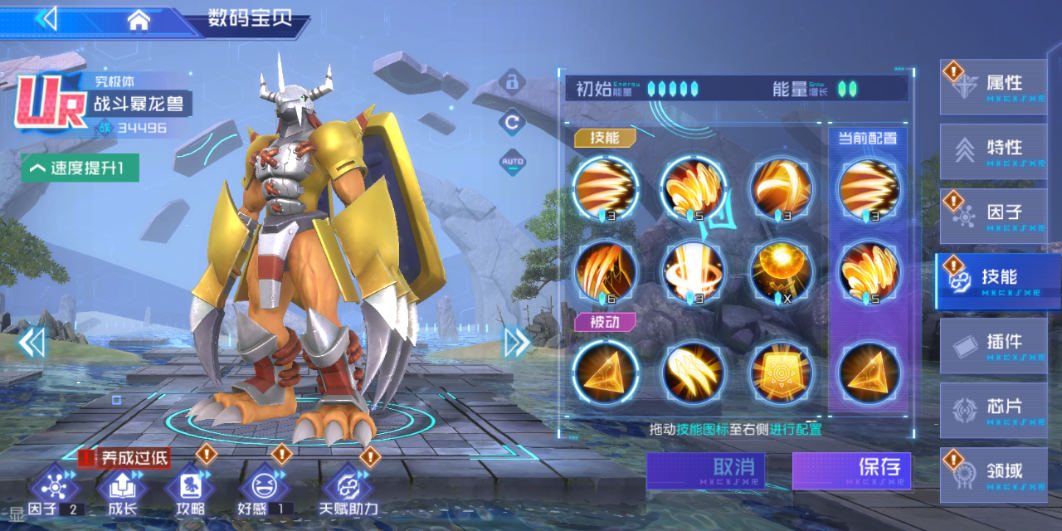1062x531 pixels.
Task: Show the next Digimon with right arrow
Action: coord(517,342)
